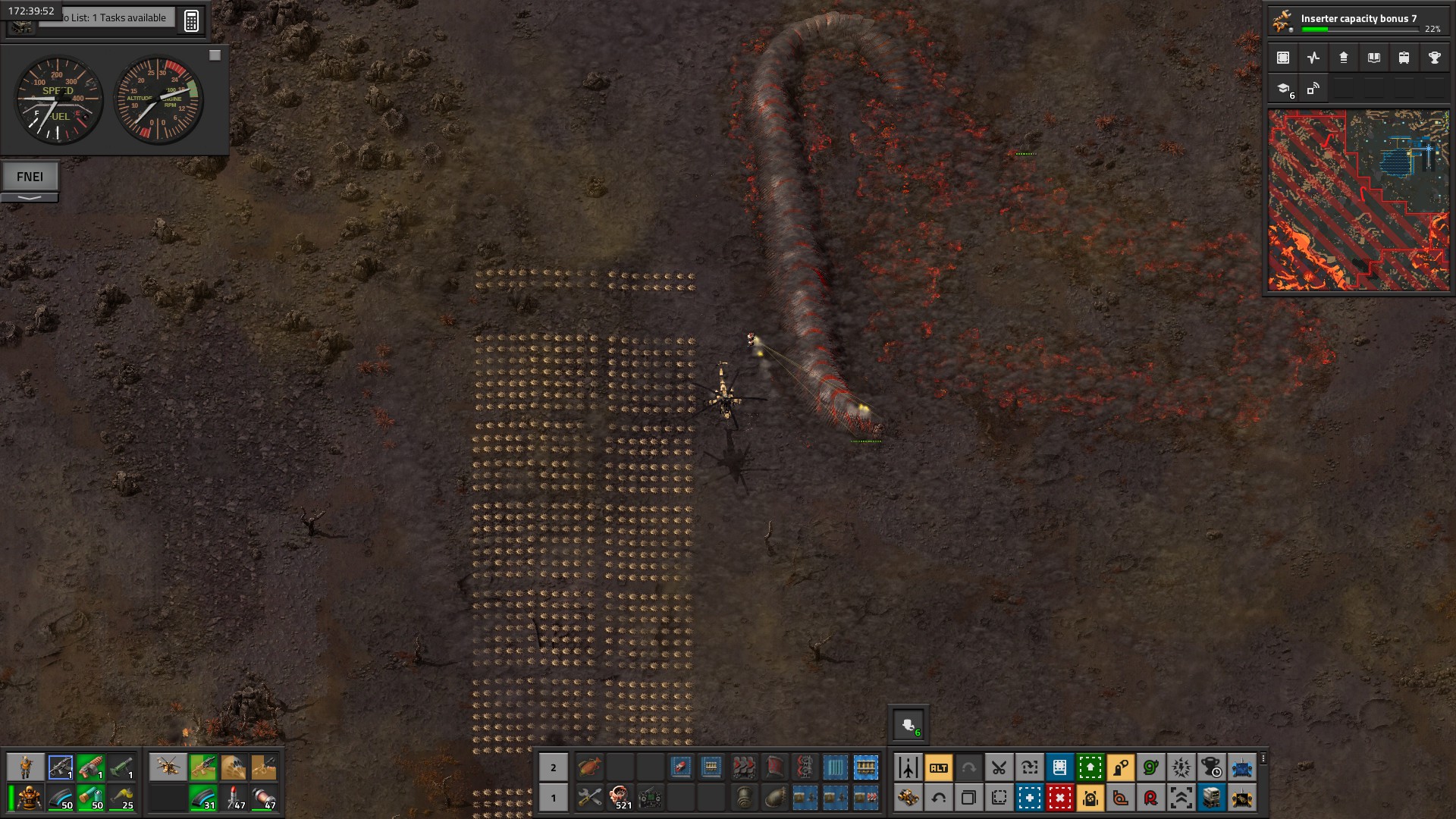This screenshot has height=819, width=1456.
Task: Open the production statistics graph button
Action: pyautogui.click(x=1313, y=58)
